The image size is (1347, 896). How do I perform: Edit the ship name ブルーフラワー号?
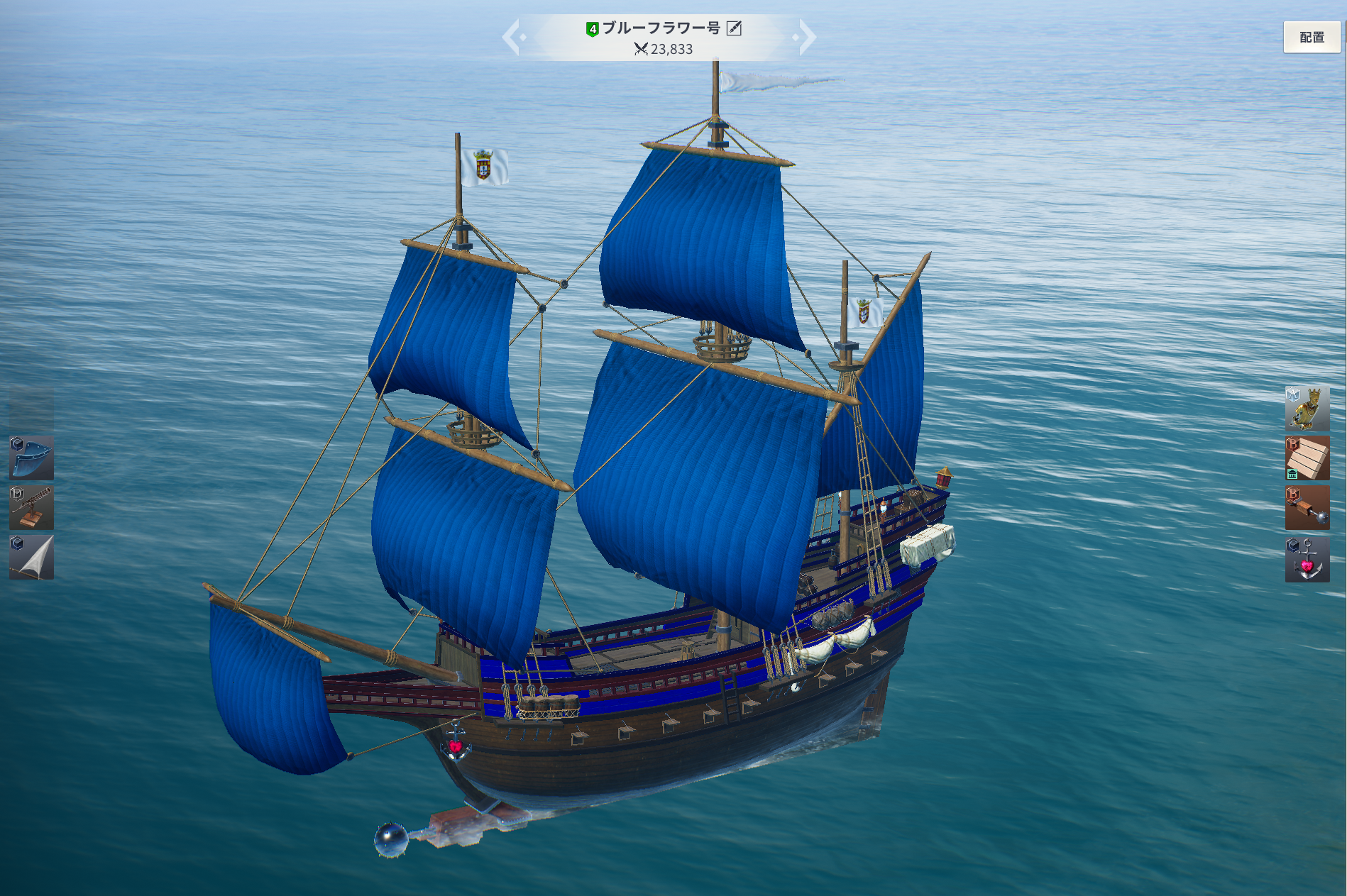735,28
